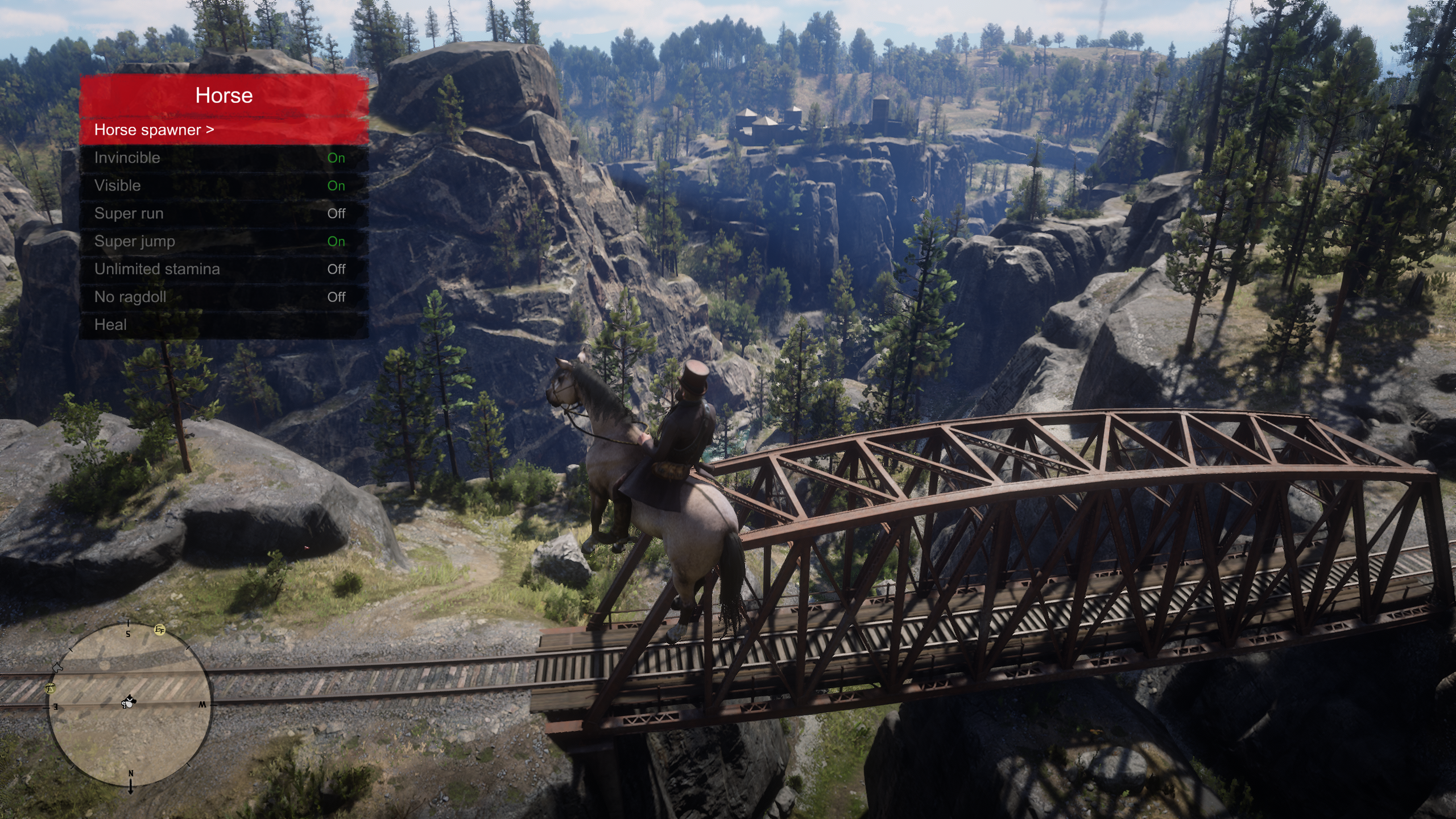Toggle horse Visible setting

(x=224, y=186)
